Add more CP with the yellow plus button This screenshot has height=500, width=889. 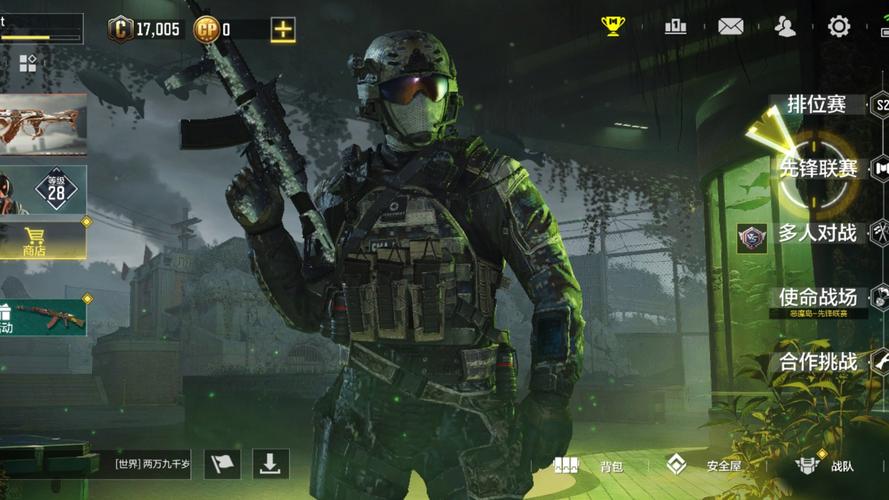click(x=283, y=29)
